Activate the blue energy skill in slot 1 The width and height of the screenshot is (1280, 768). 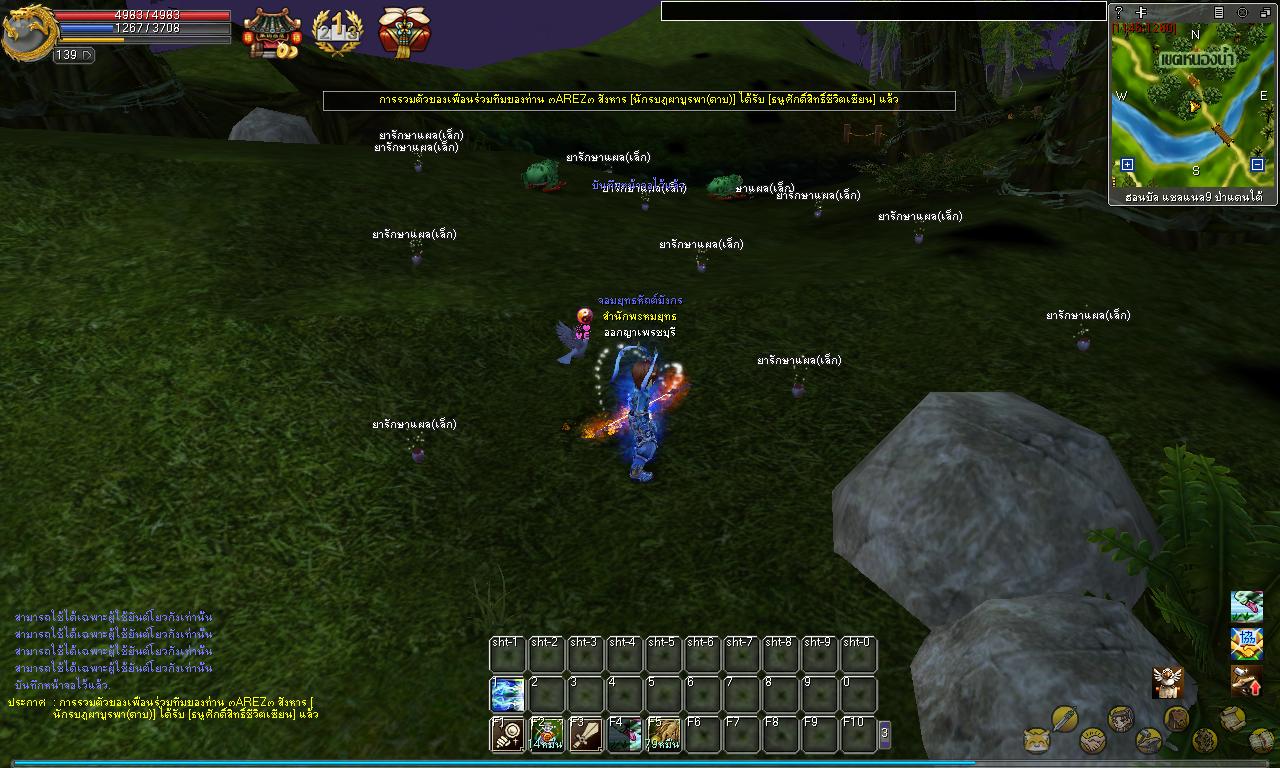(507, 695)
